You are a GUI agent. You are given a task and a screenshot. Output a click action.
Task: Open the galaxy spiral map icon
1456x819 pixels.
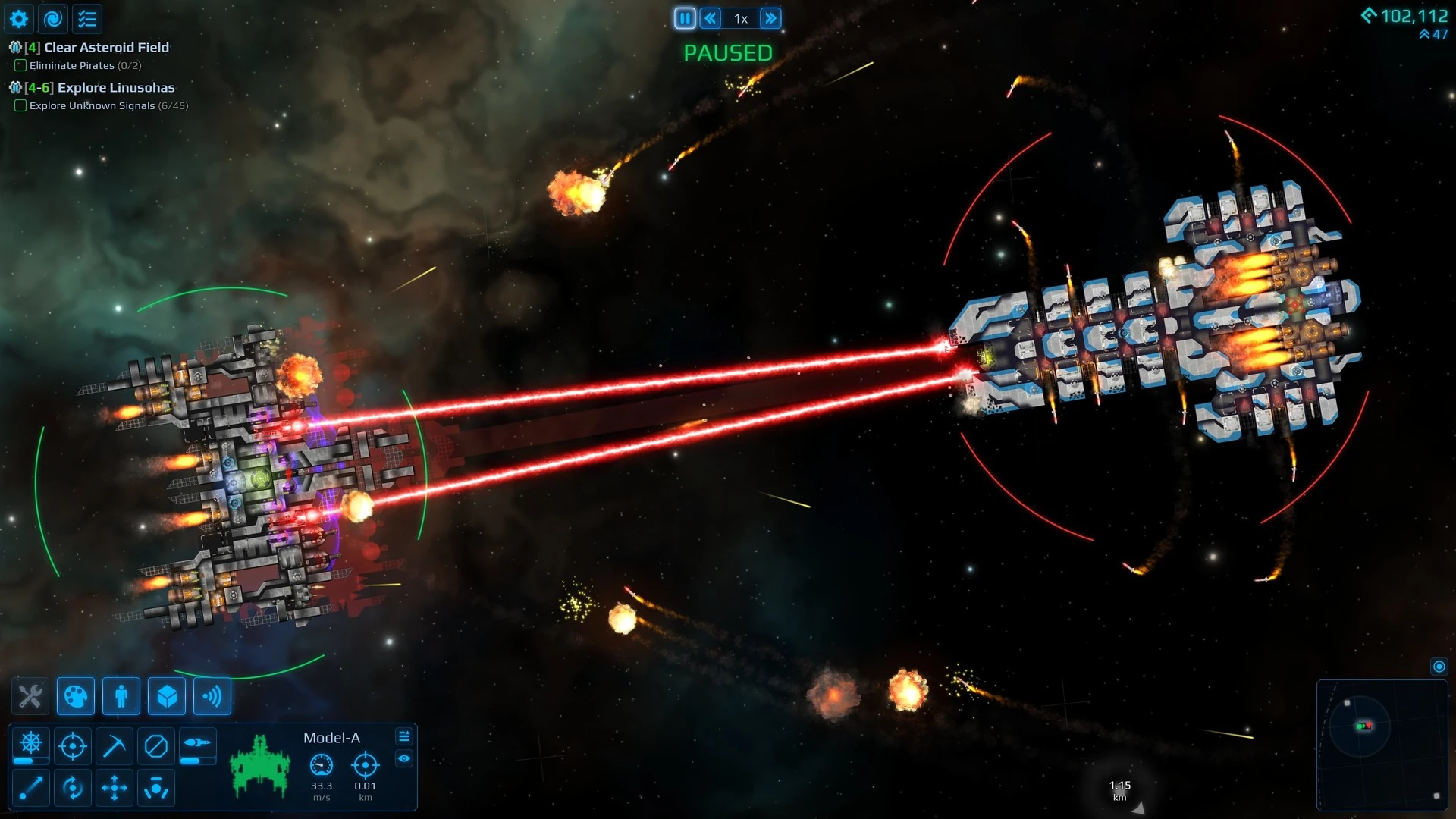pos(53,19)
